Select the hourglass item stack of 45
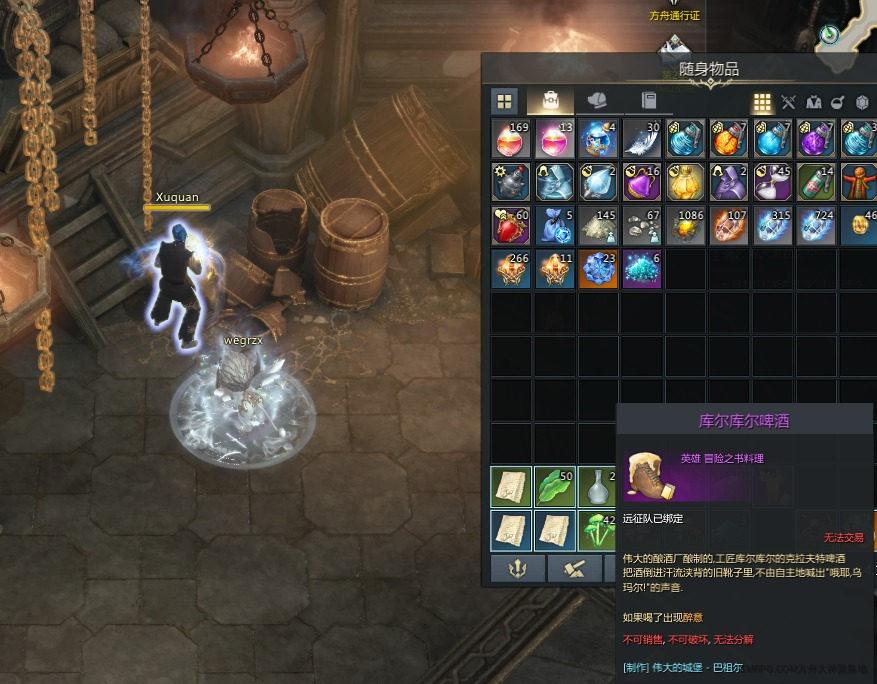Viewport: 877px width, 684px height. pyautogui.click(x=773, y=182)
